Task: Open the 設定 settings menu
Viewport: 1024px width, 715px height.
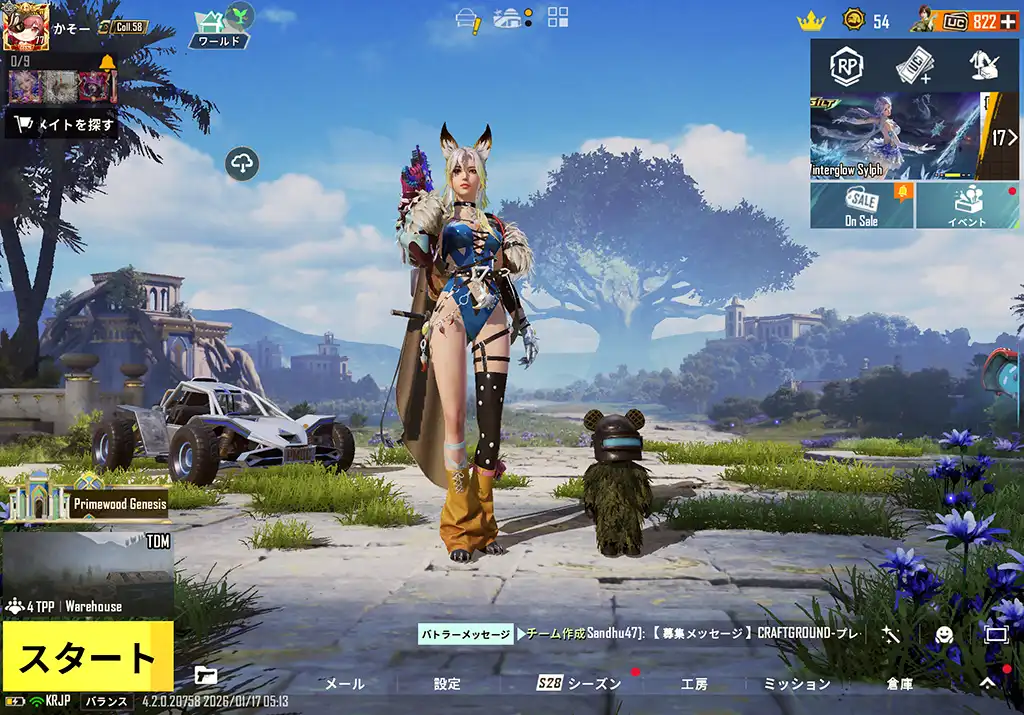Action: pos(447,684)
